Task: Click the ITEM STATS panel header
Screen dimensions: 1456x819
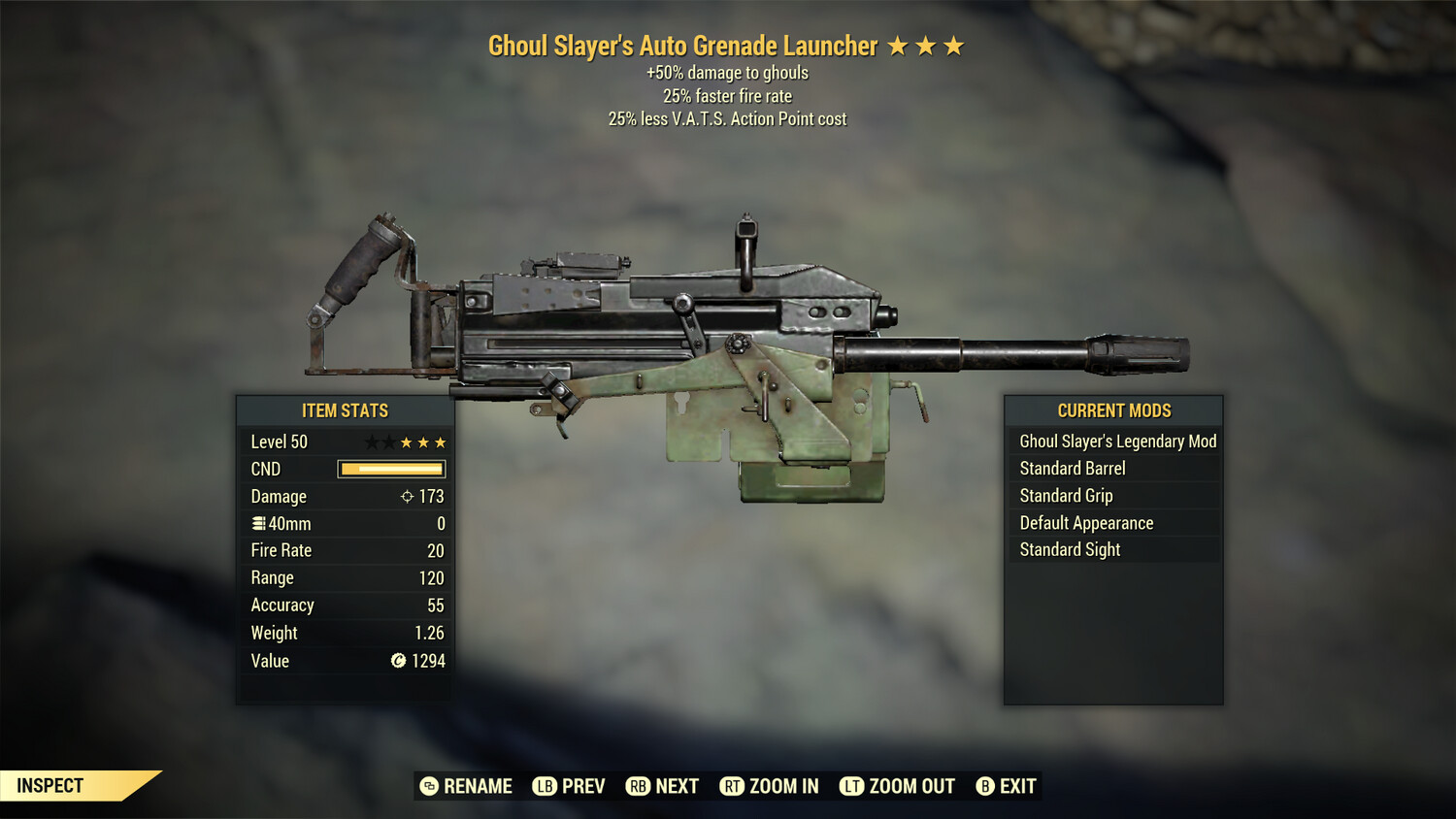Action: tap(345, 410)
